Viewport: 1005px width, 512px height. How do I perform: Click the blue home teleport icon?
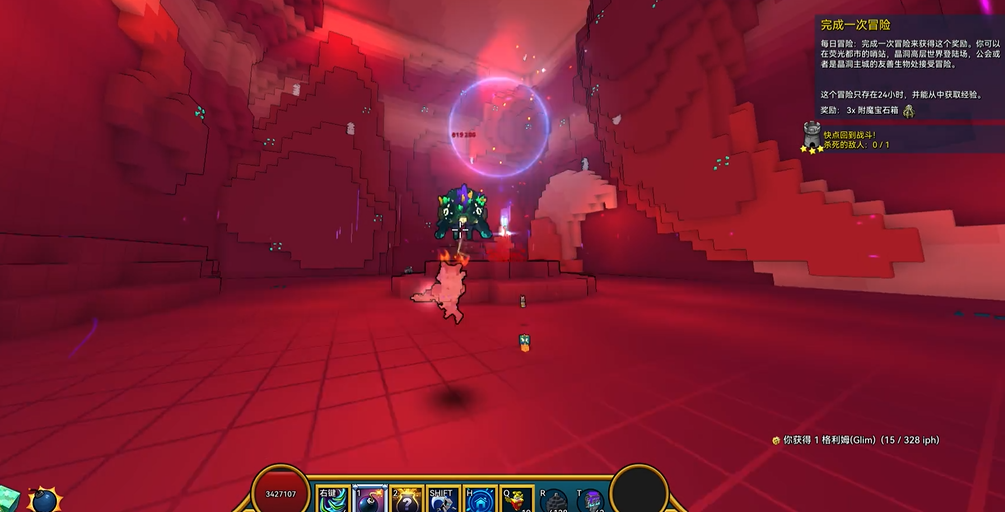481,500
